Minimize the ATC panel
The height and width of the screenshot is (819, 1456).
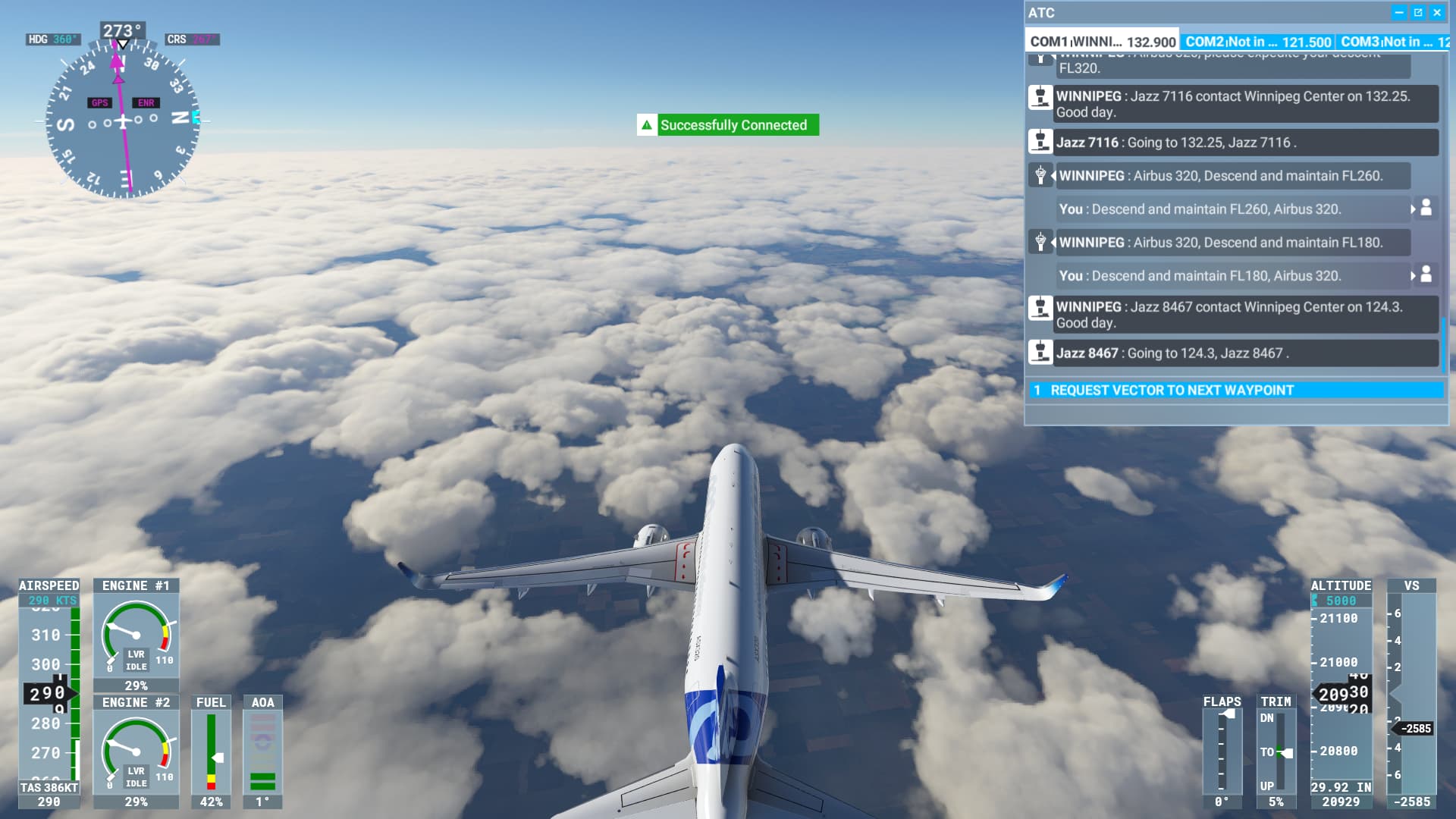(1399, 13)
